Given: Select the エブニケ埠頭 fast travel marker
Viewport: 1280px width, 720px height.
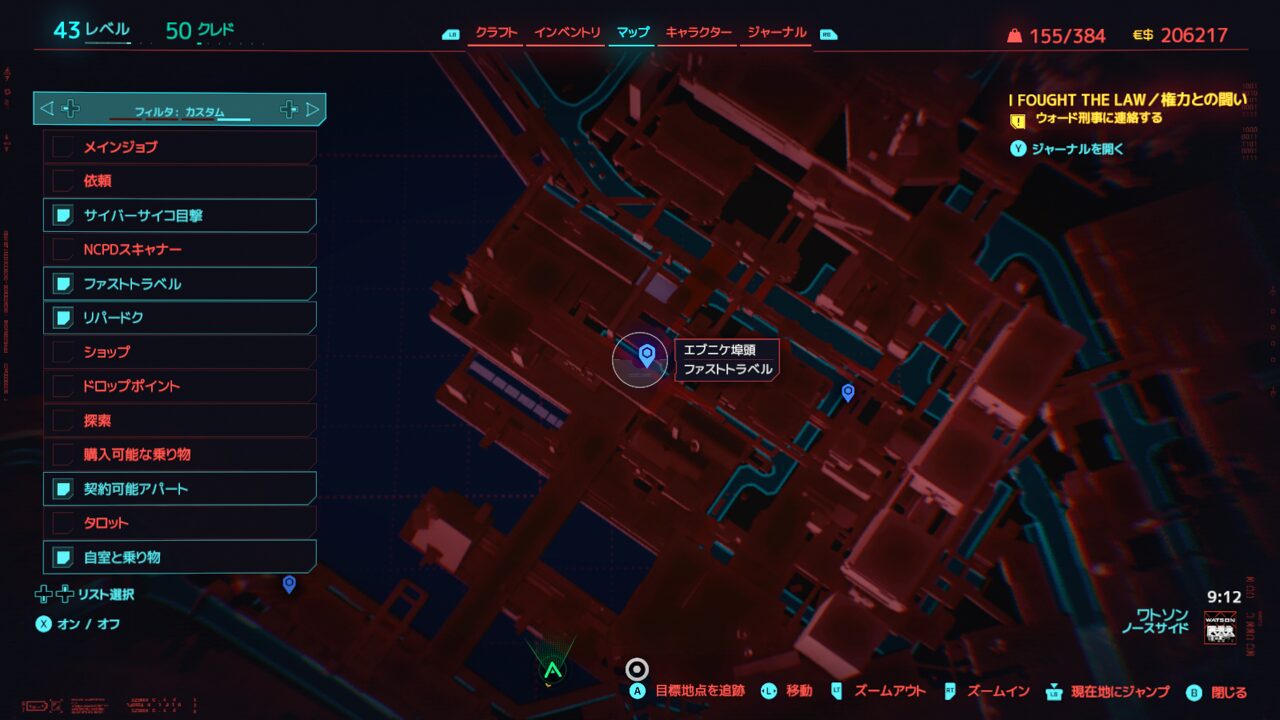Looking at the screenshot, I should coord(646,354).
